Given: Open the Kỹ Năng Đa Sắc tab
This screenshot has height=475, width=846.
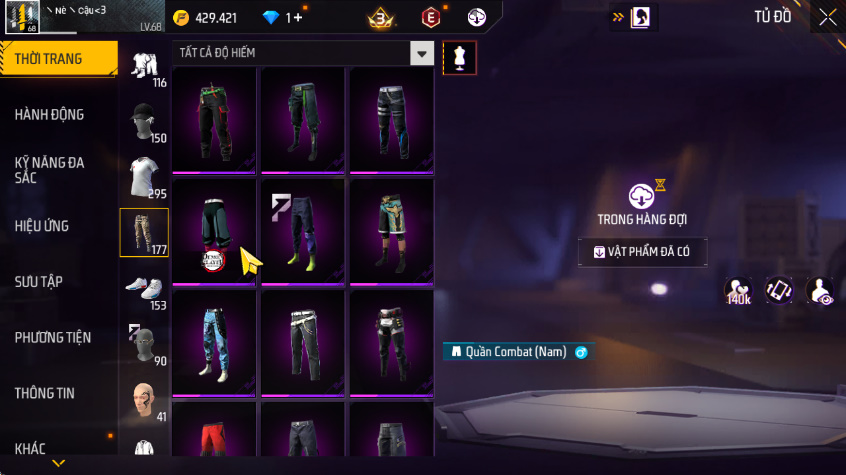Looking at the screenshot, I should point(49,169).
